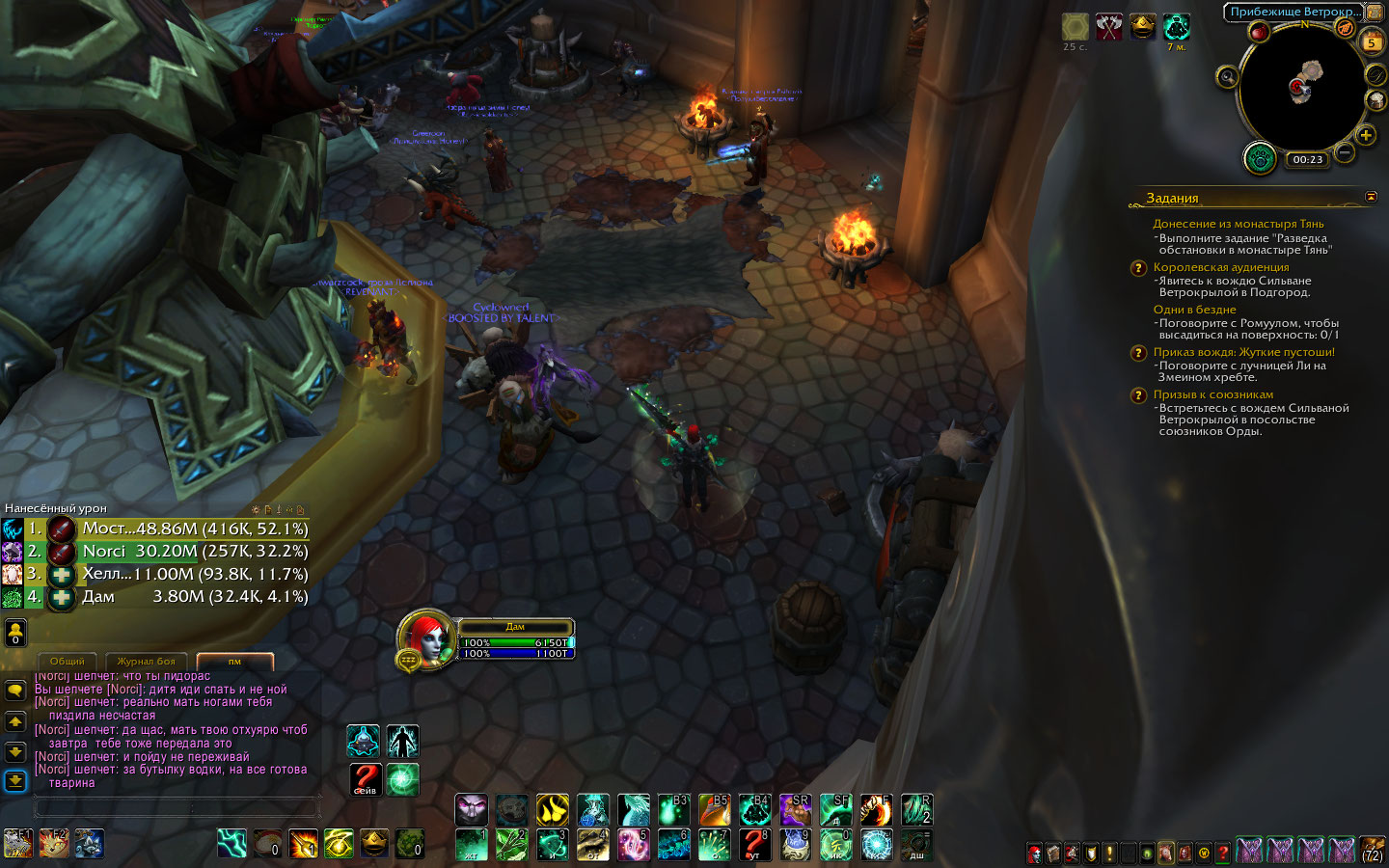The image size is (1389, 868).
Task: Open the minimap tracking magnifier button
Action: click(1227, 77)
